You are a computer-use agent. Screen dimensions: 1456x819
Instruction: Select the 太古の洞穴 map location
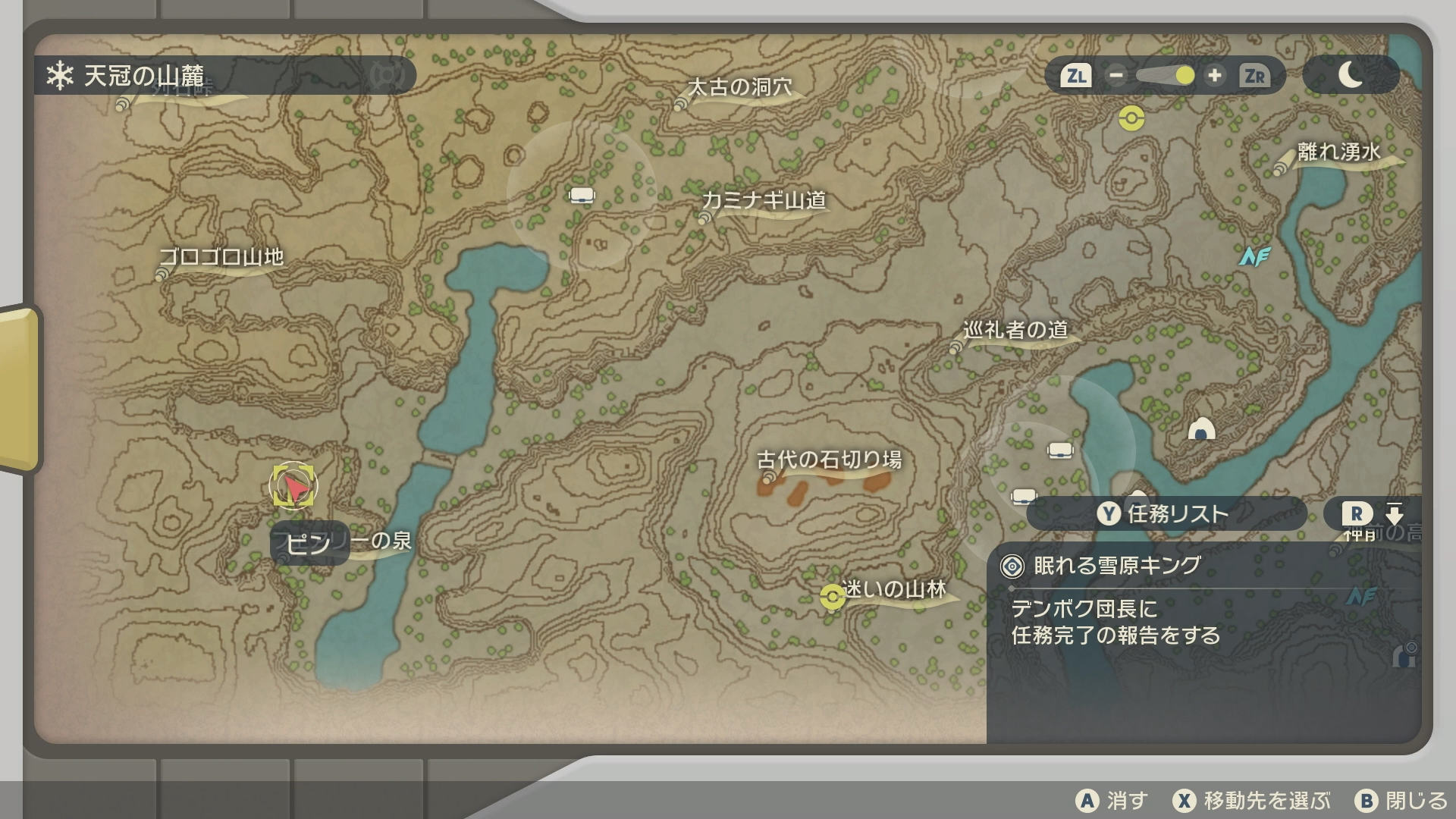tap(739, 88)
